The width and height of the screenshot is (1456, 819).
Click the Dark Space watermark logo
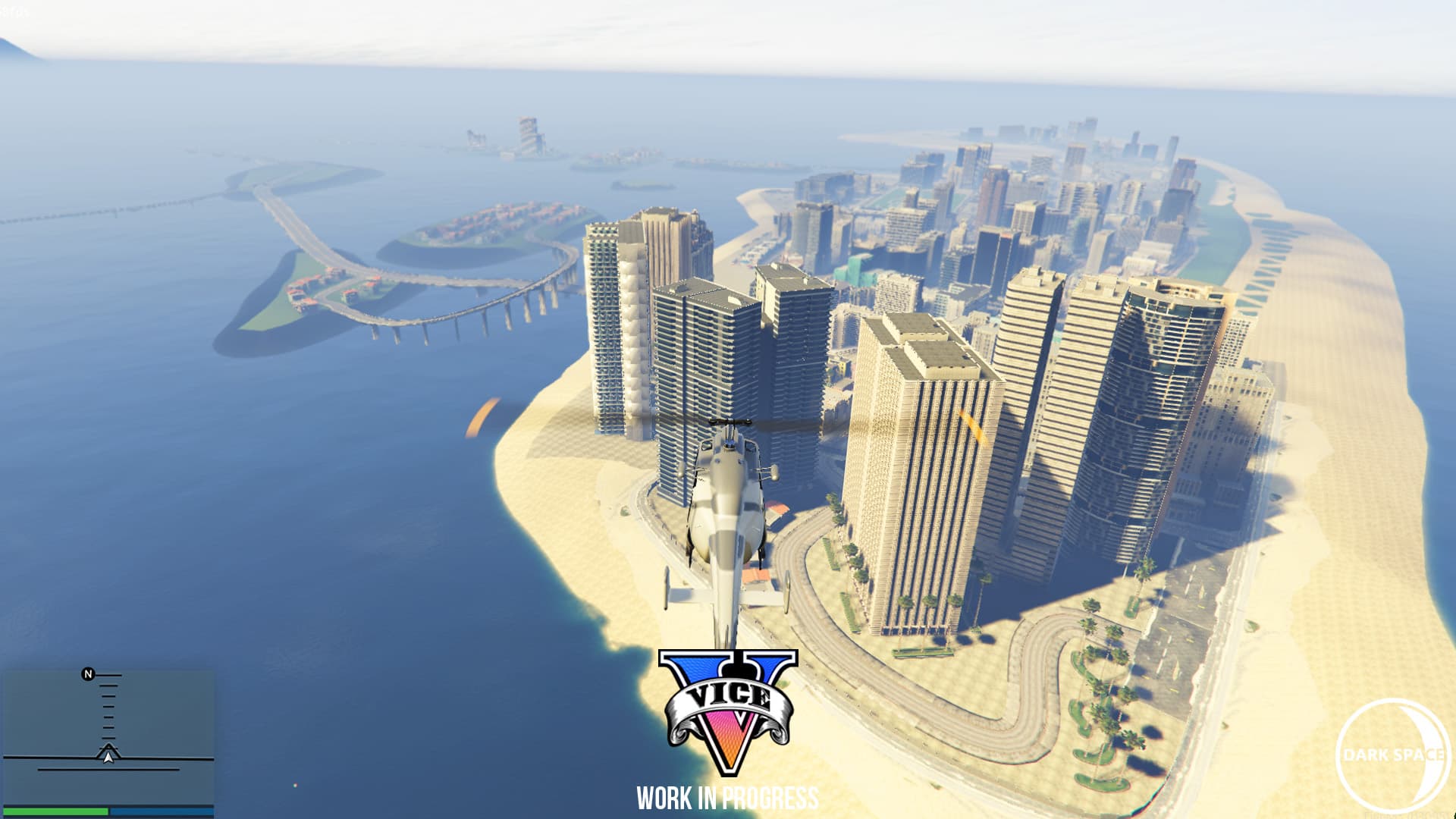[1392, 754]
